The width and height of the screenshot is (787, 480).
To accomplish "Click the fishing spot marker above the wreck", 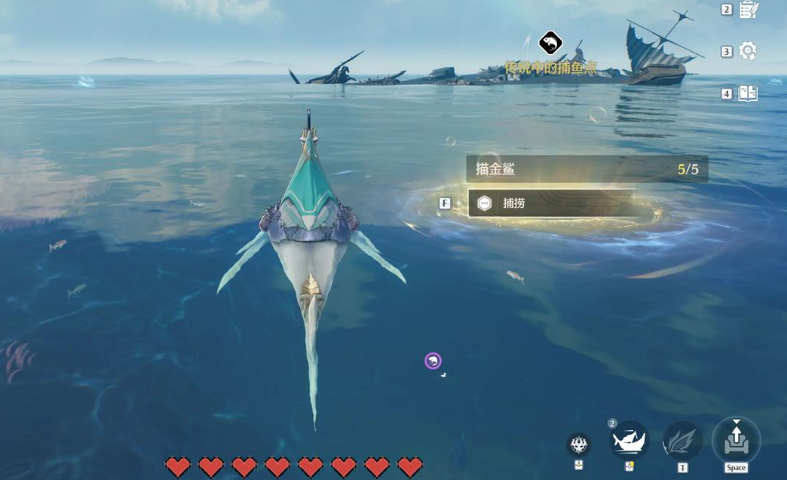I will pyautogui.click(x=550, y=43).
